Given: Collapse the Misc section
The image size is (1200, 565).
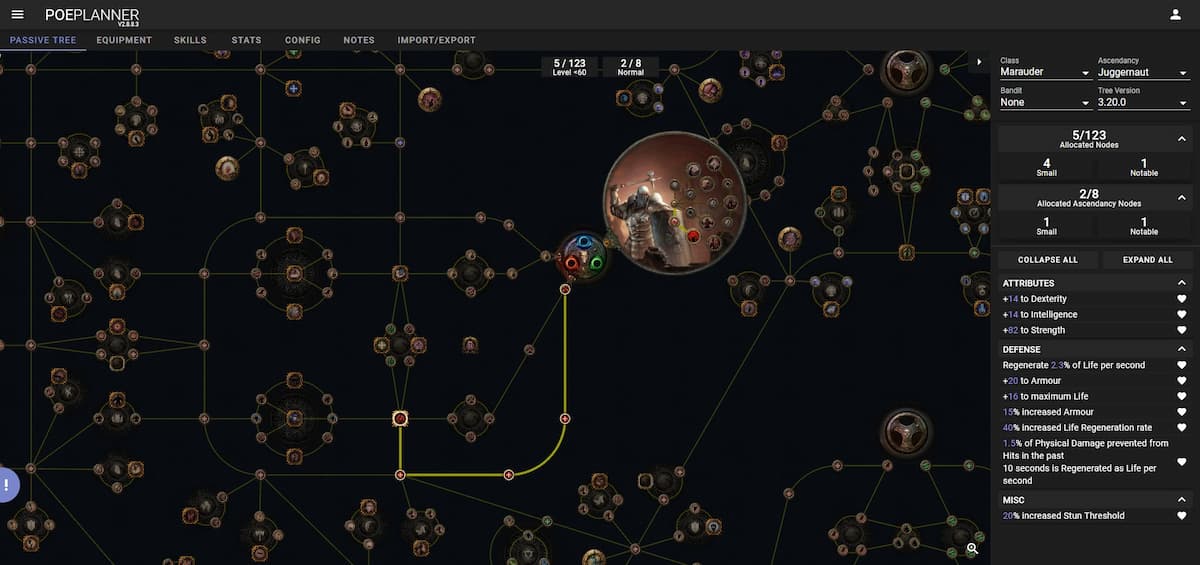Looking at the screenshot, I should coord(1182,499).
